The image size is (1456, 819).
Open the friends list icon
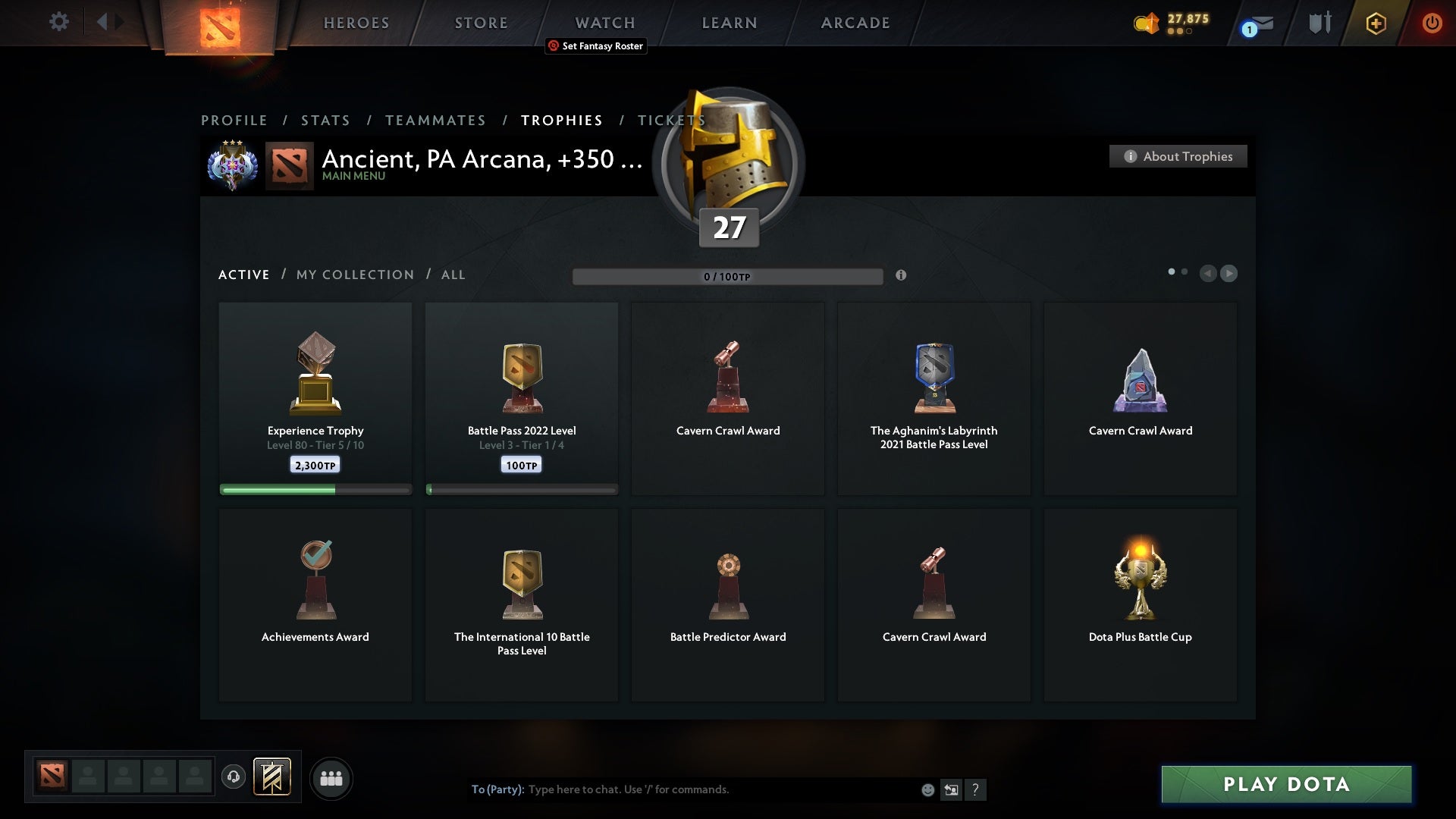pyautogui.click(x=331, y=778)
